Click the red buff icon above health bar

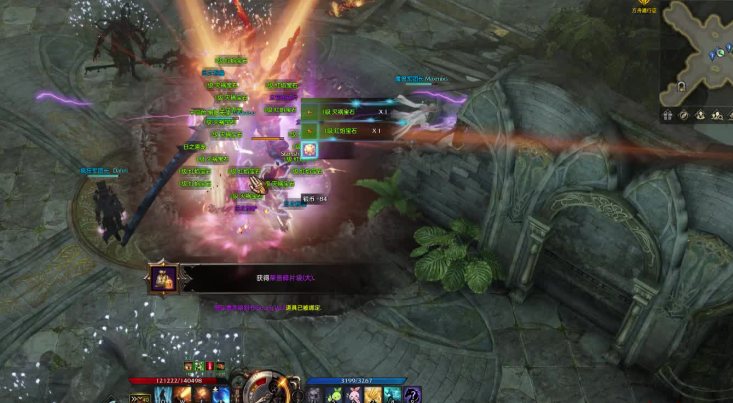click(212, 367)
